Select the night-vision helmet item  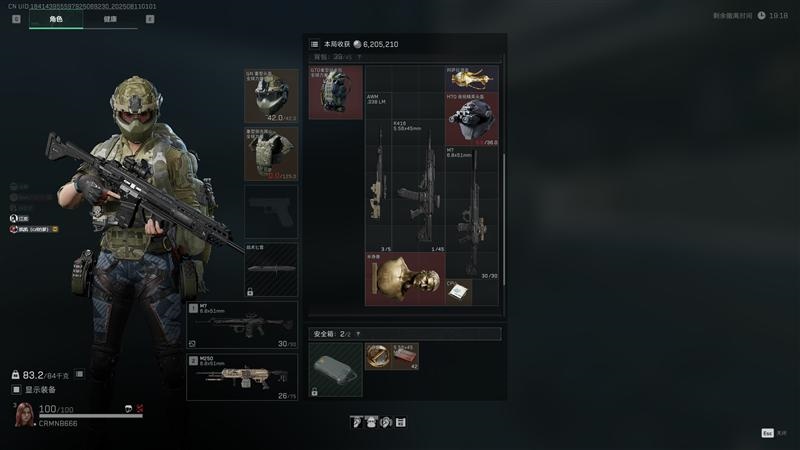[x=472, y=120]
